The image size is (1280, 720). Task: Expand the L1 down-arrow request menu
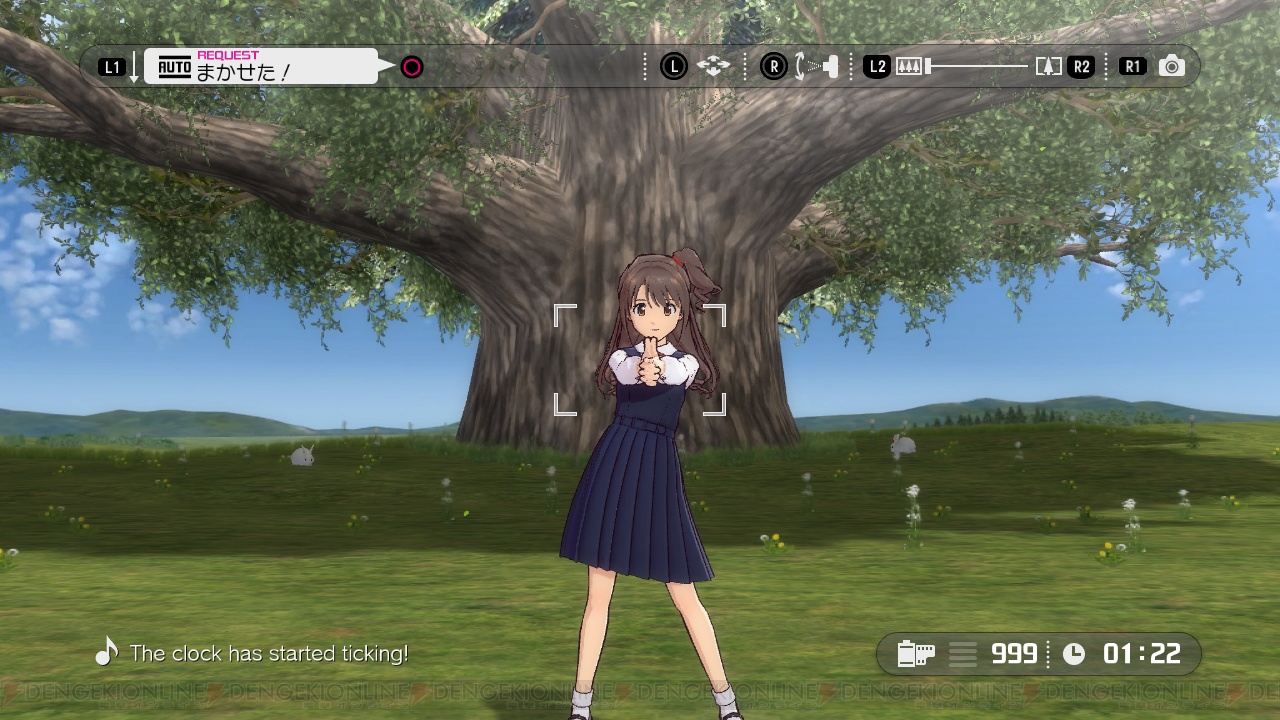click(x=133, y=66)
